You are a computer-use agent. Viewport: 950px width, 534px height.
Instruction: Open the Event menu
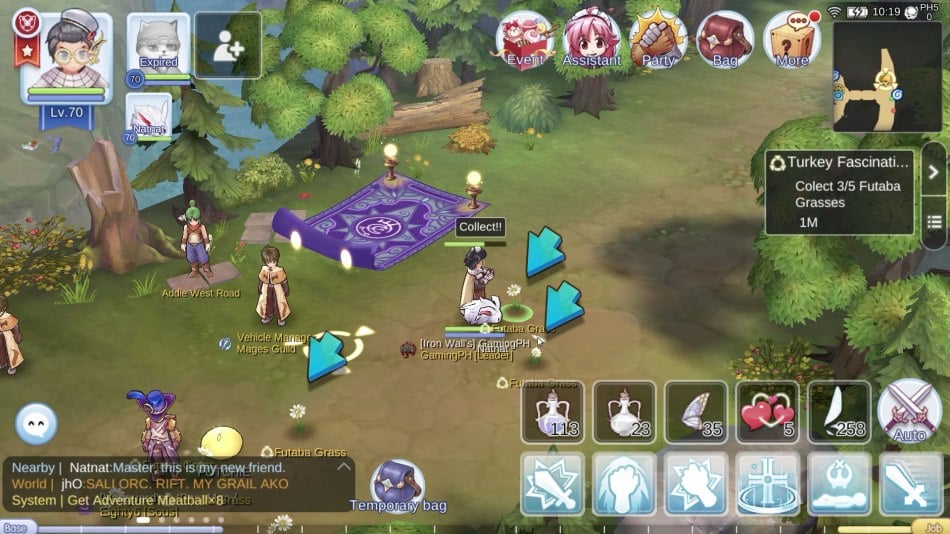(526, 40)
